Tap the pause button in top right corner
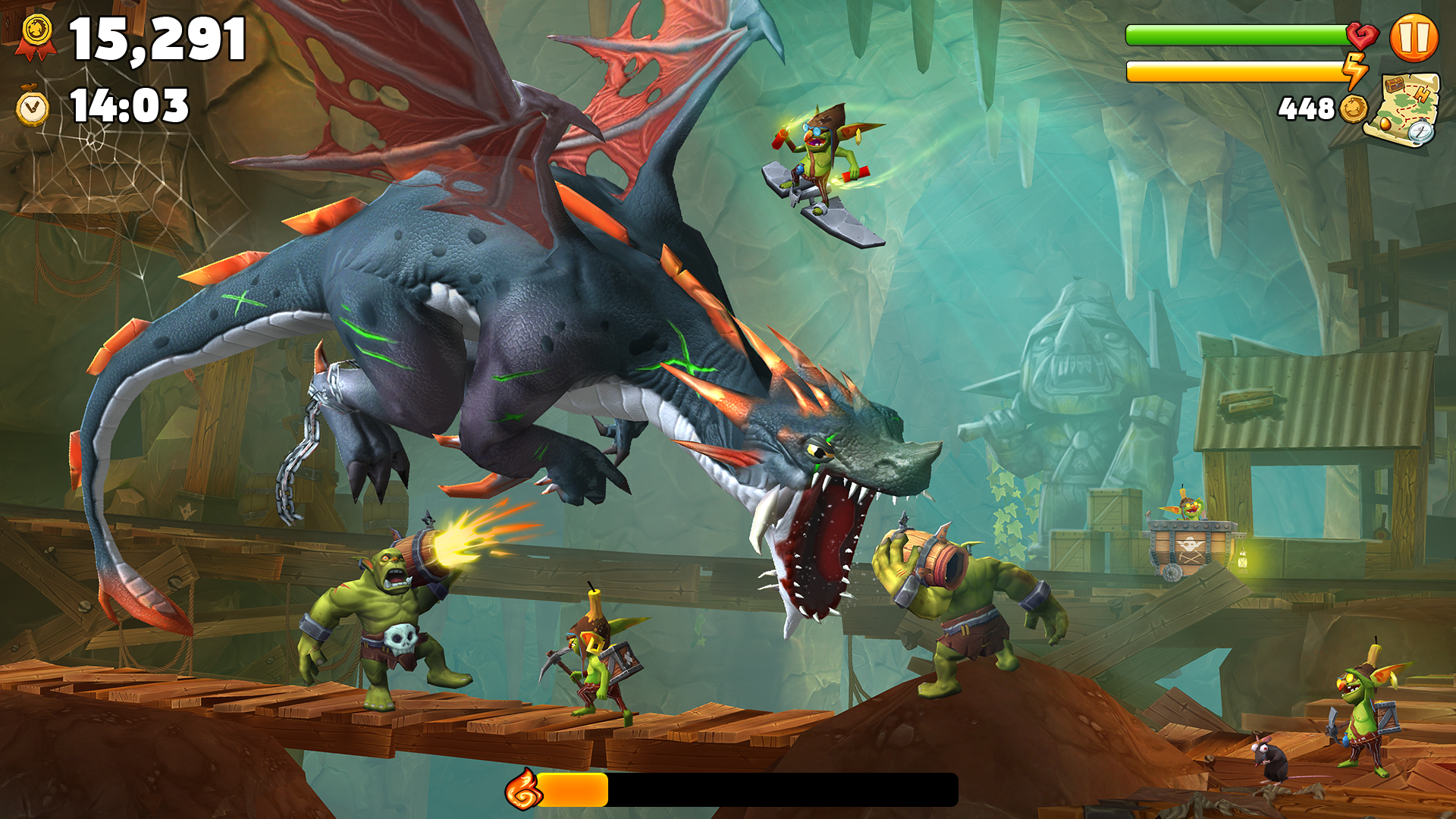This screenshot has width=1456, height=819. [1416, 36]
